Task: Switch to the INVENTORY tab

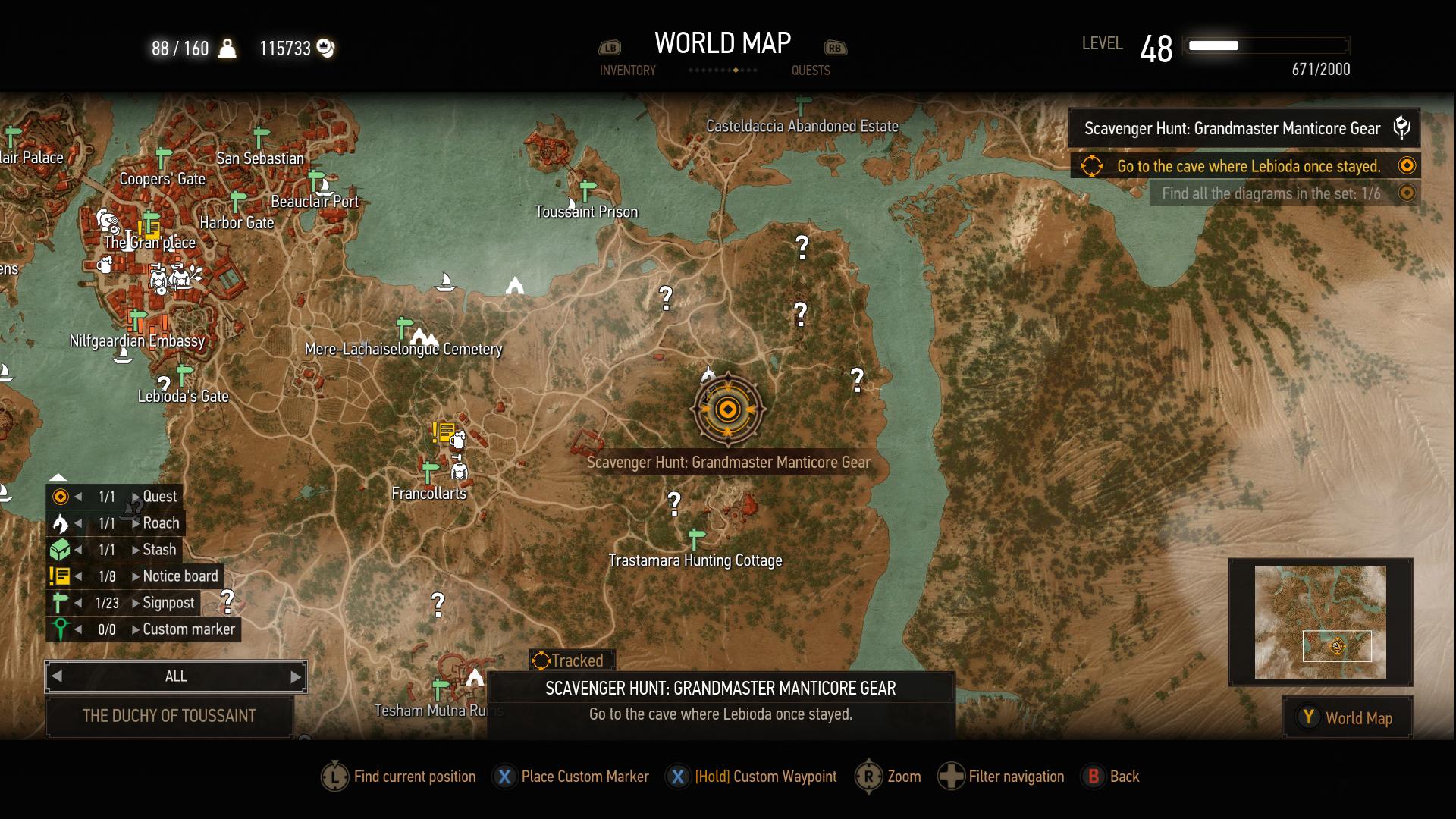Action: 627,71
